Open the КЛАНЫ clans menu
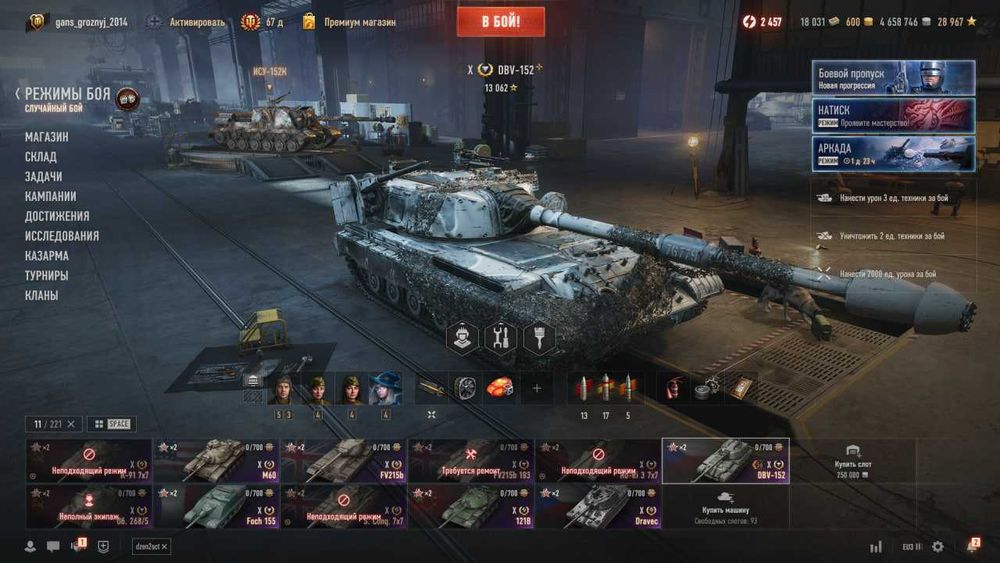1000x563 pixels. click(x=42, y=295)
